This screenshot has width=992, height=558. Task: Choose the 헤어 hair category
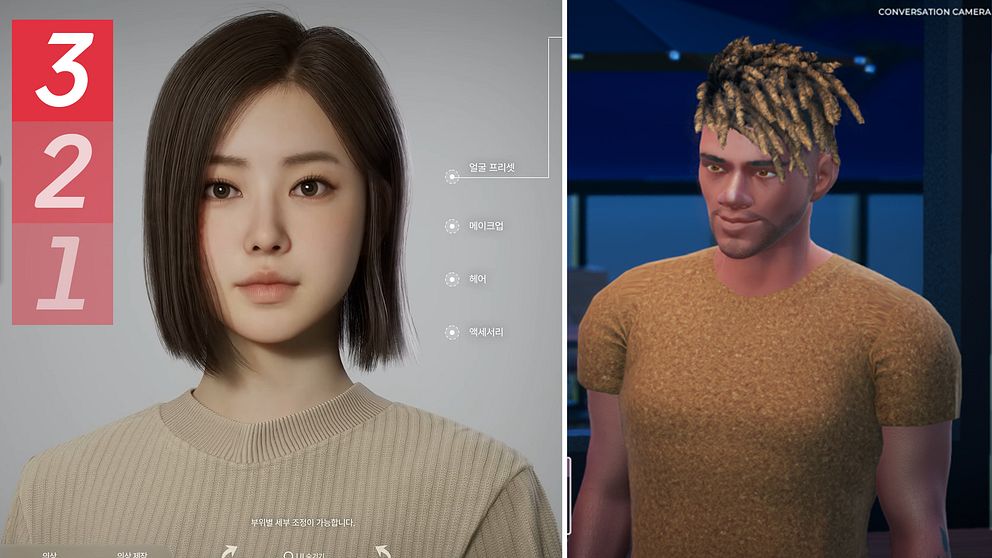click(x=476, y=279)
